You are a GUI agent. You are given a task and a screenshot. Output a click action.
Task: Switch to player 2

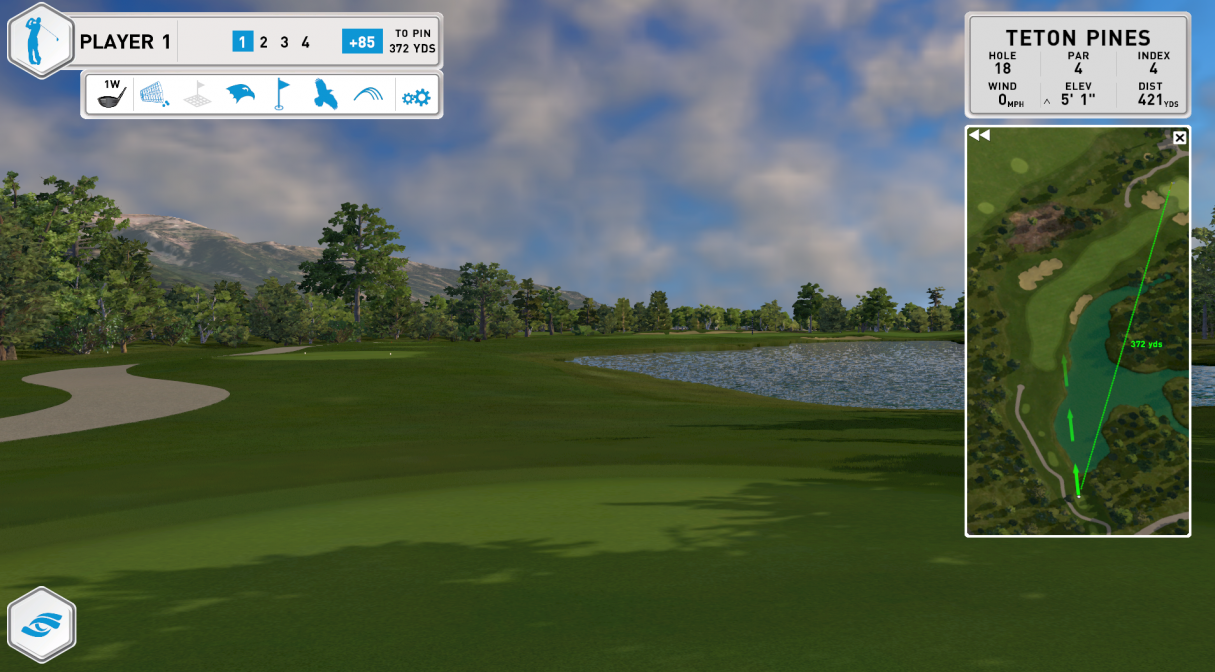[264, 42]
